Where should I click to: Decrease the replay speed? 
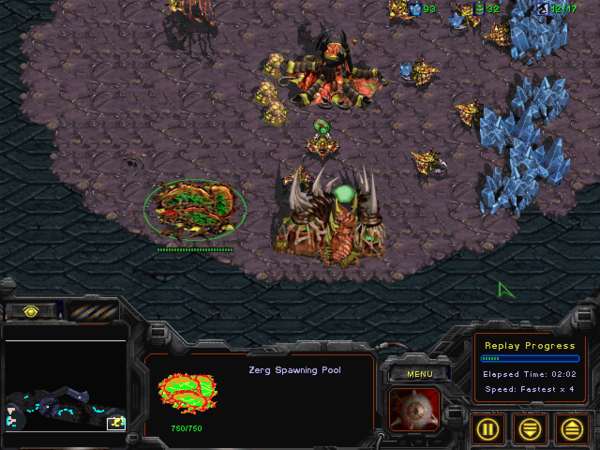pos(529,429)
